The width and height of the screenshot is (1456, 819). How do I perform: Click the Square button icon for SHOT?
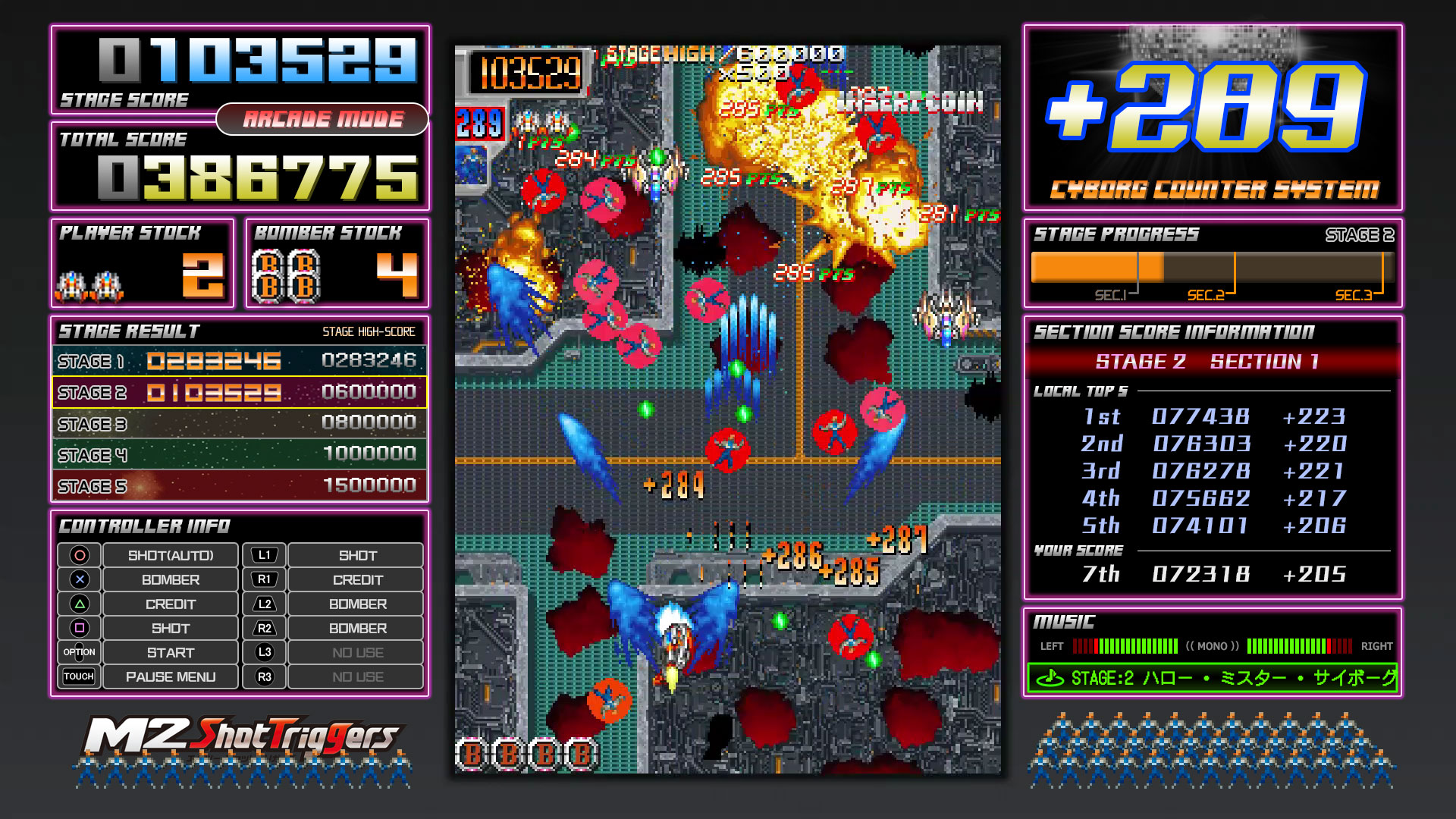coord(80,628)
